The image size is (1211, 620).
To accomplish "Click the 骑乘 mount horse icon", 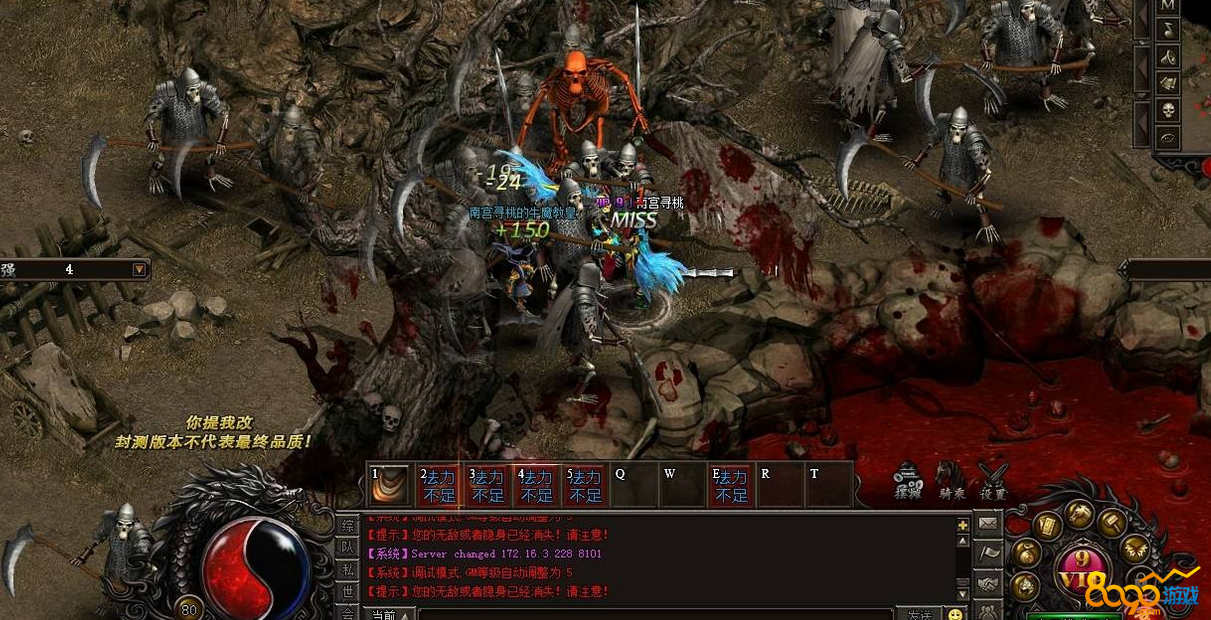I will pos(951,480).
